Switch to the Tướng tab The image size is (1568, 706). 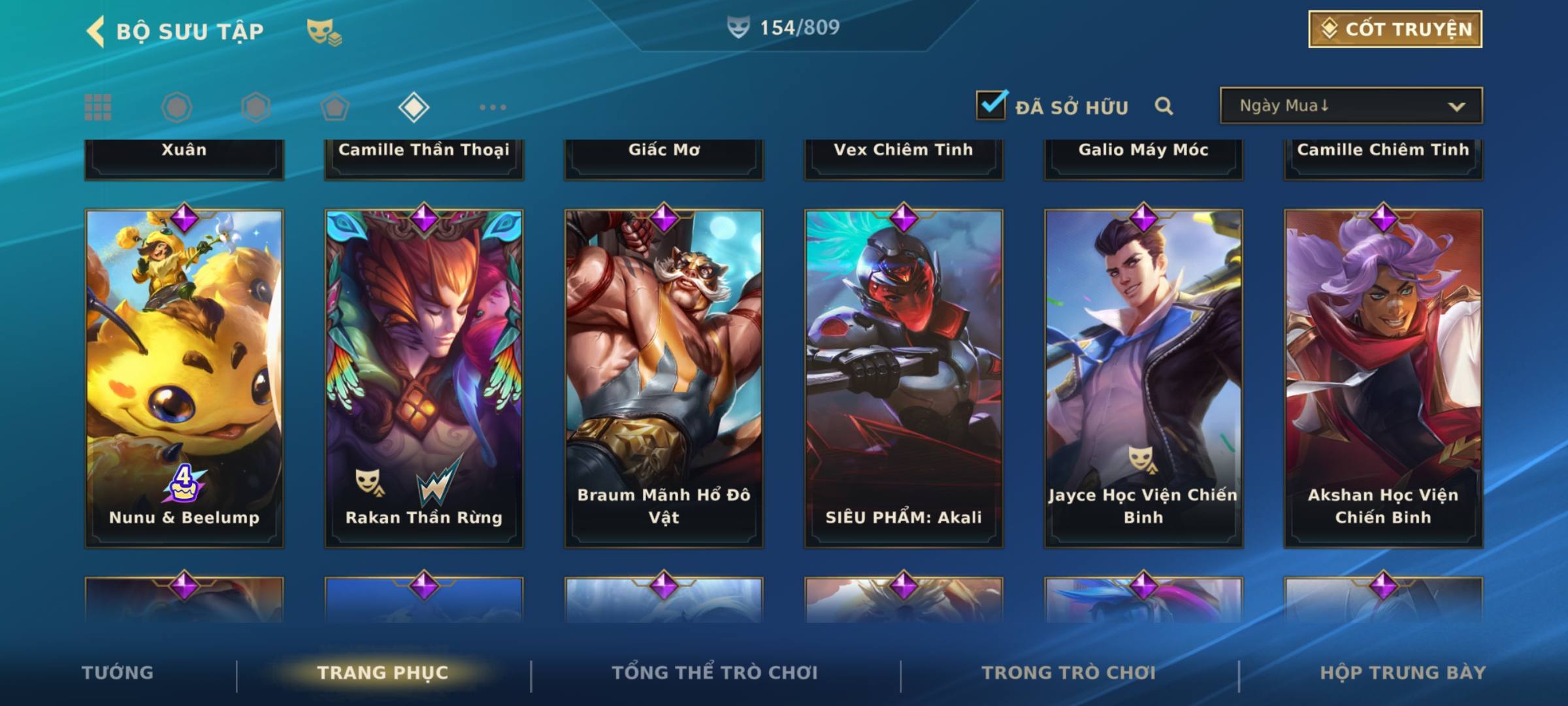(x=118, y=673)
